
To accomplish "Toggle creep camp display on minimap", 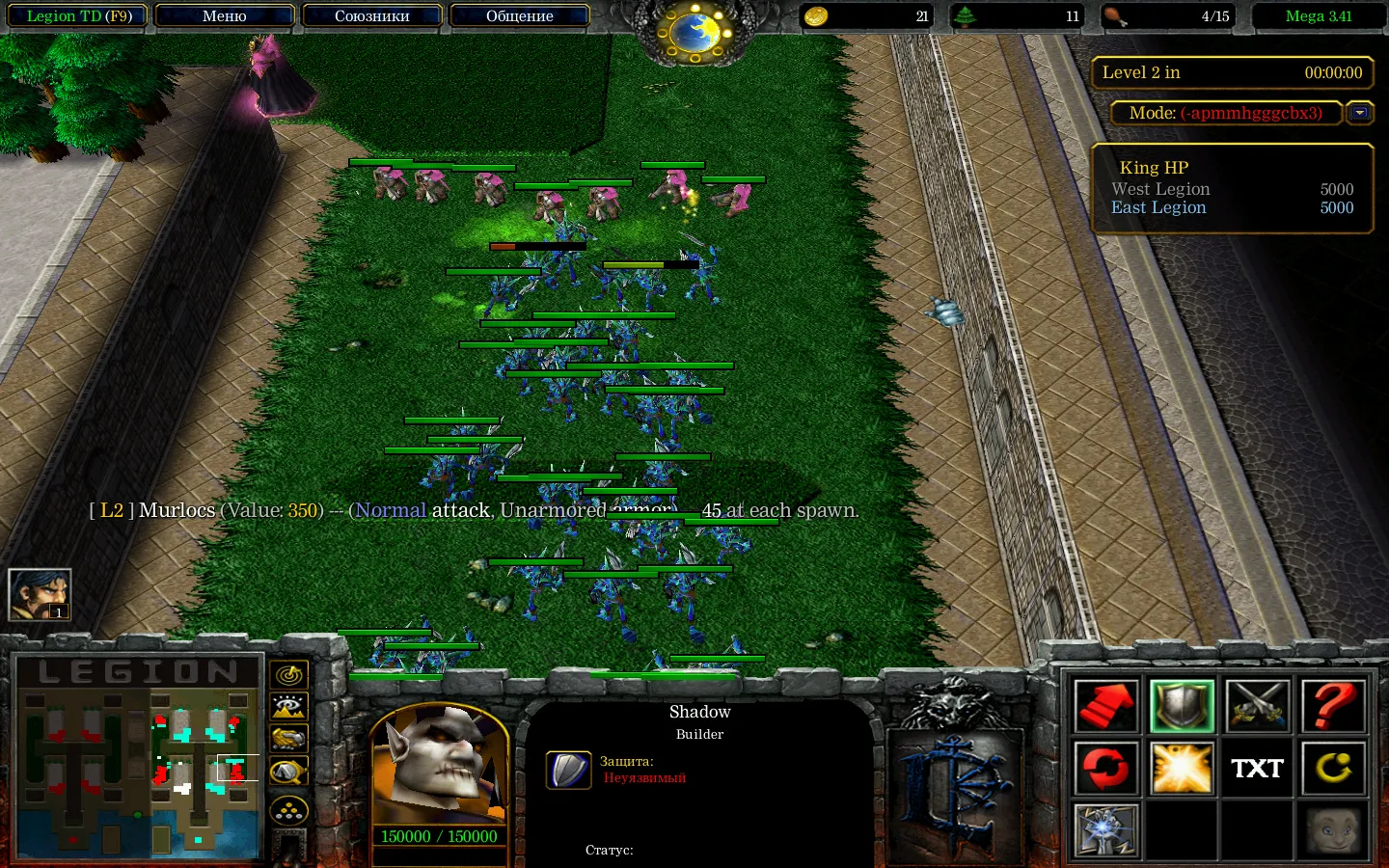I will pyautogui.click(x=287, y=707).
